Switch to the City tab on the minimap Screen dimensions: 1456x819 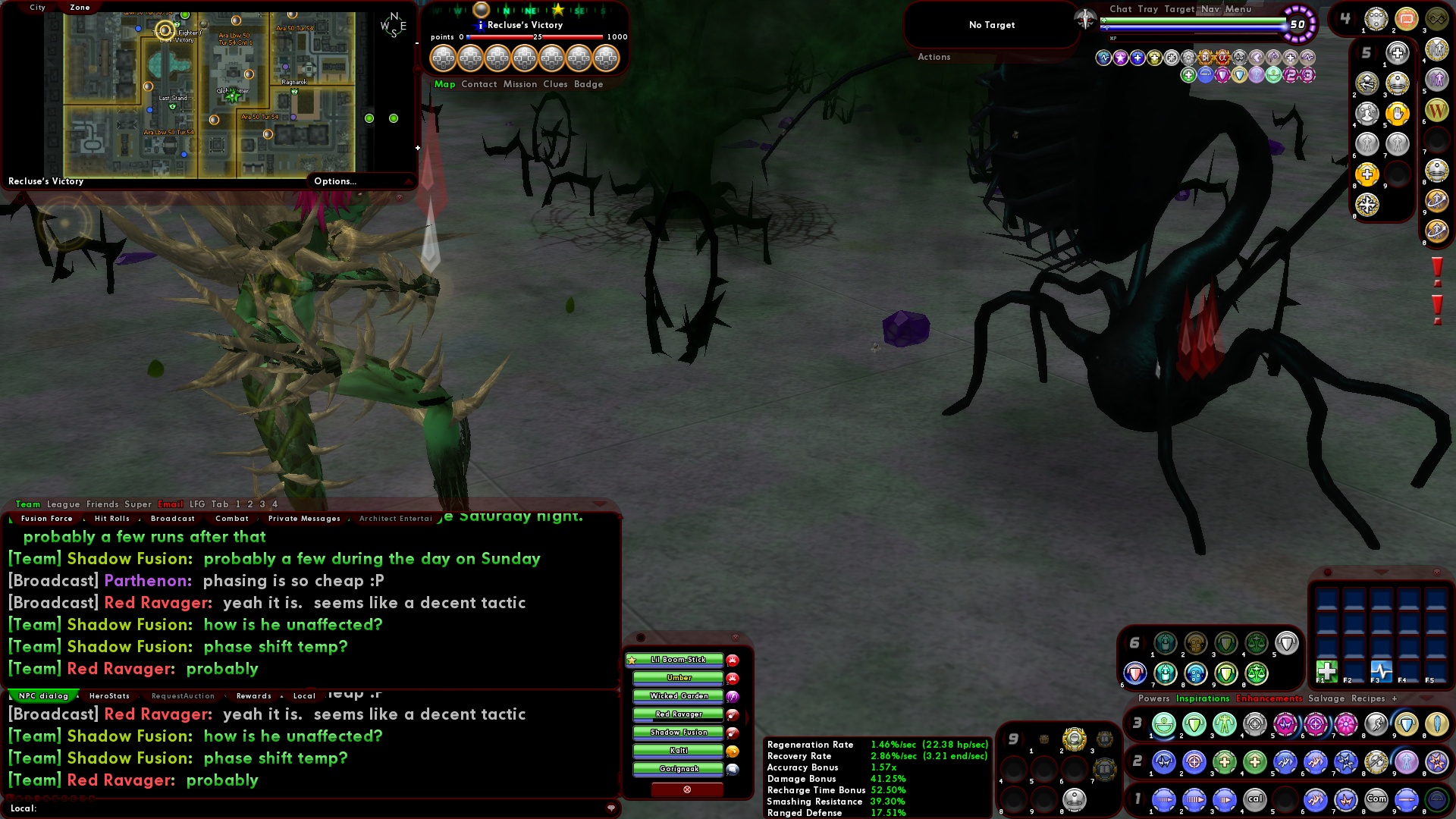36,7
